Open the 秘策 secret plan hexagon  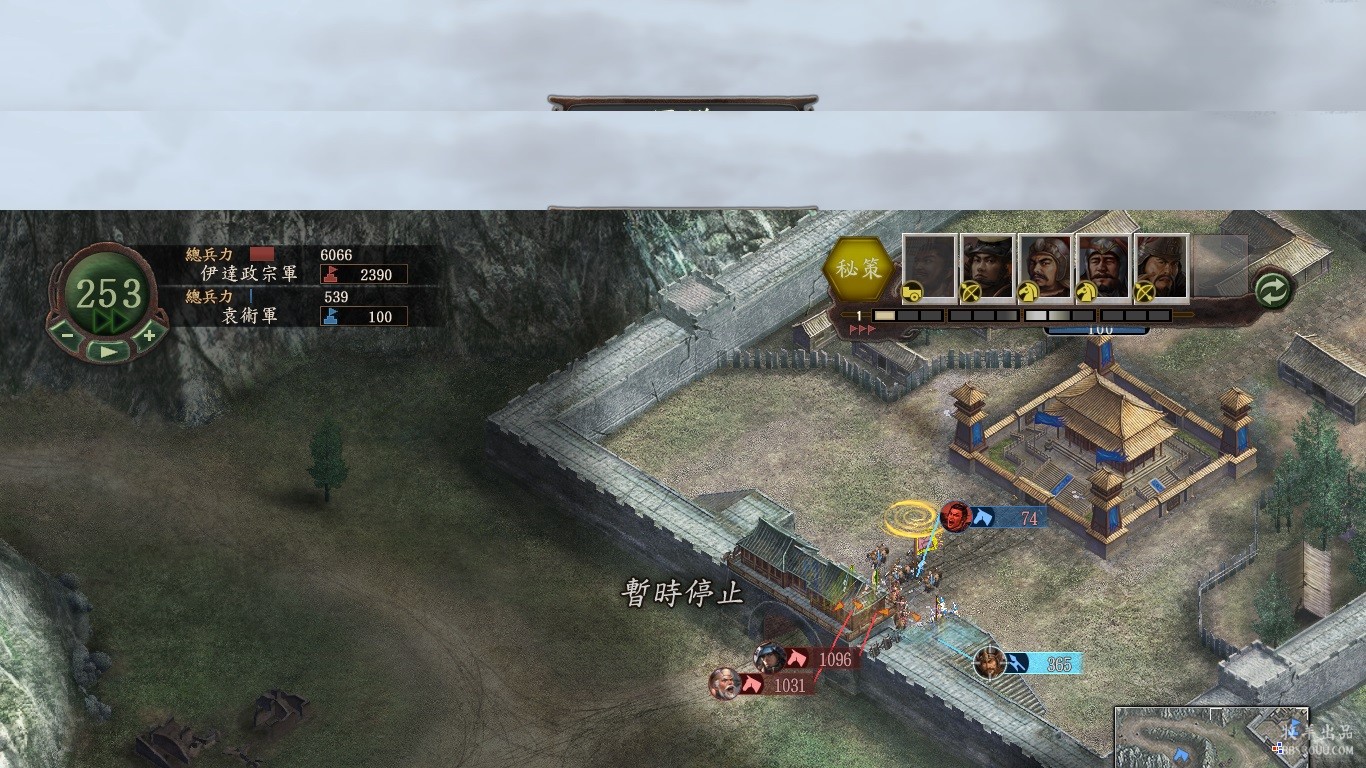tap(858, 270)
